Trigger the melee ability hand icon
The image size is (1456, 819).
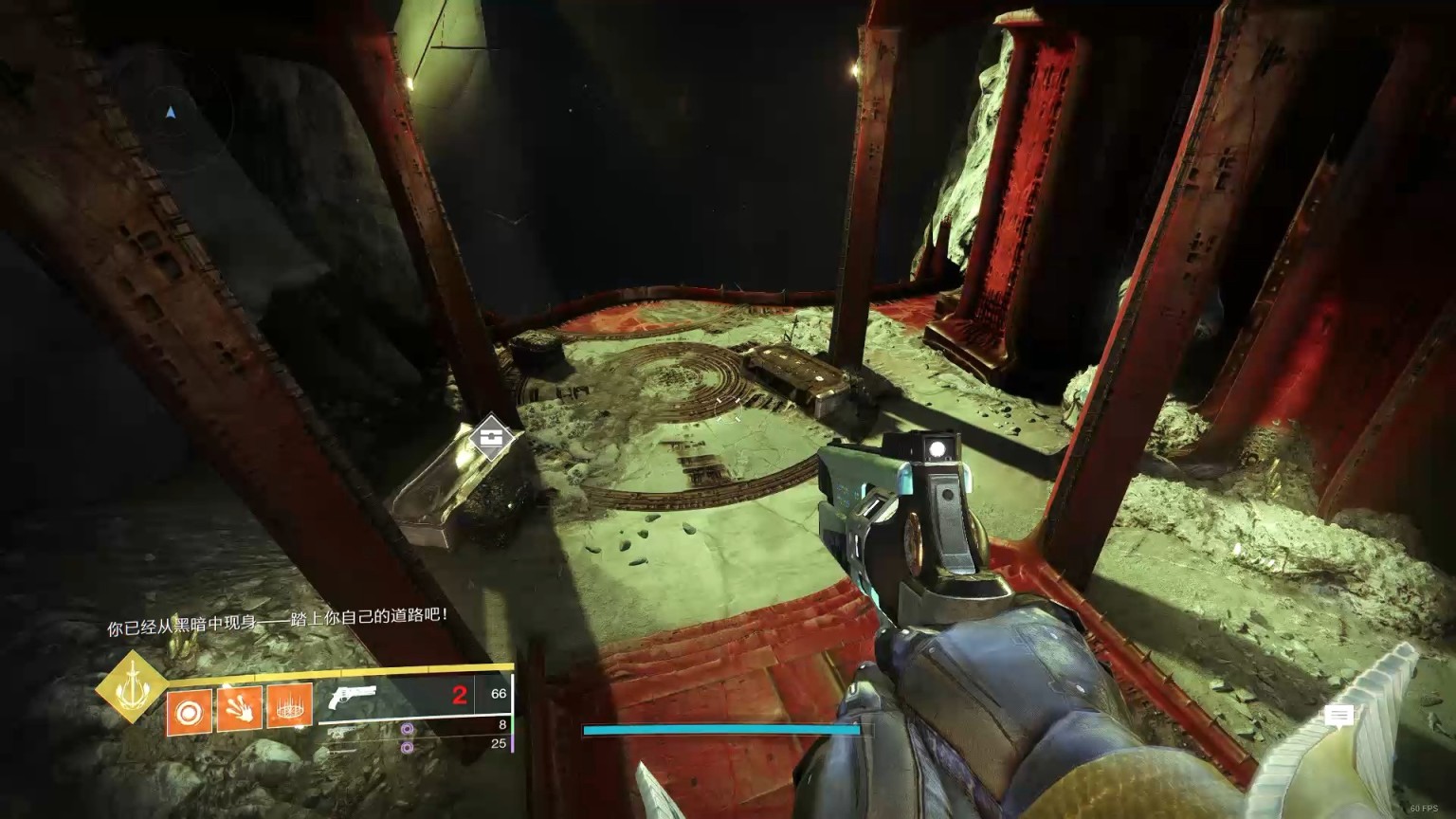click(239, 708)
